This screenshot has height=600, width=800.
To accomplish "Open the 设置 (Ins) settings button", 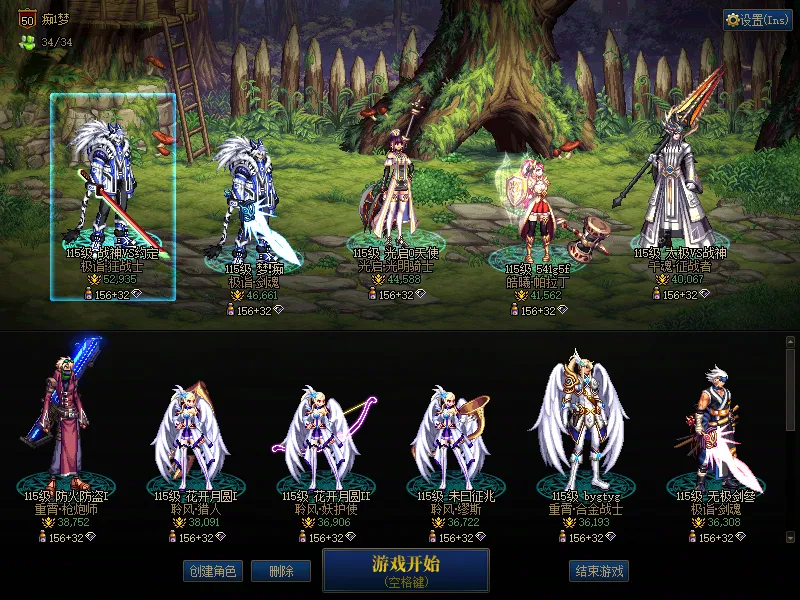I will coord(758,20).
